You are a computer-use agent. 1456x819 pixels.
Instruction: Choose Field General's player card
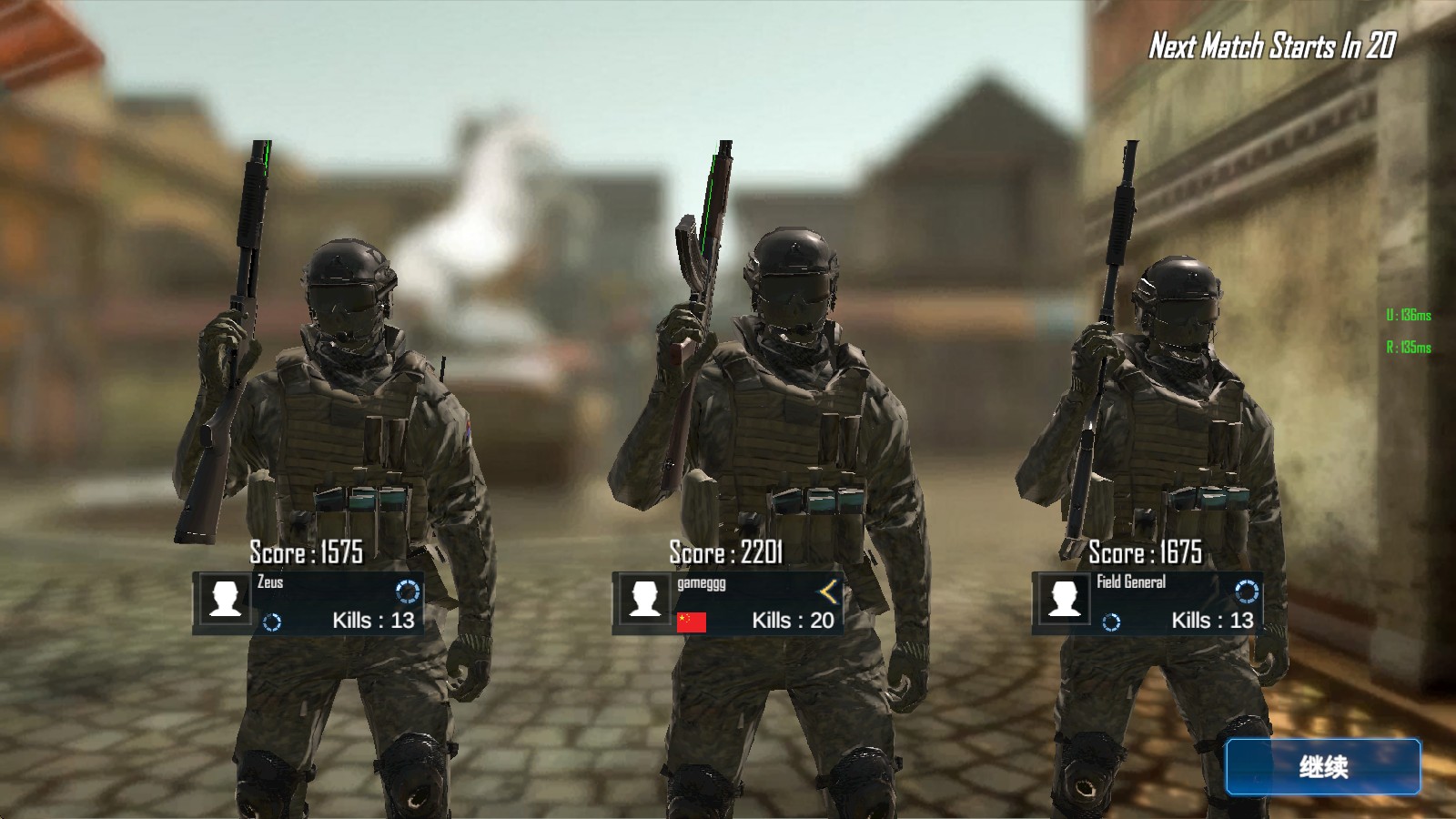(x=1148, y=602)
